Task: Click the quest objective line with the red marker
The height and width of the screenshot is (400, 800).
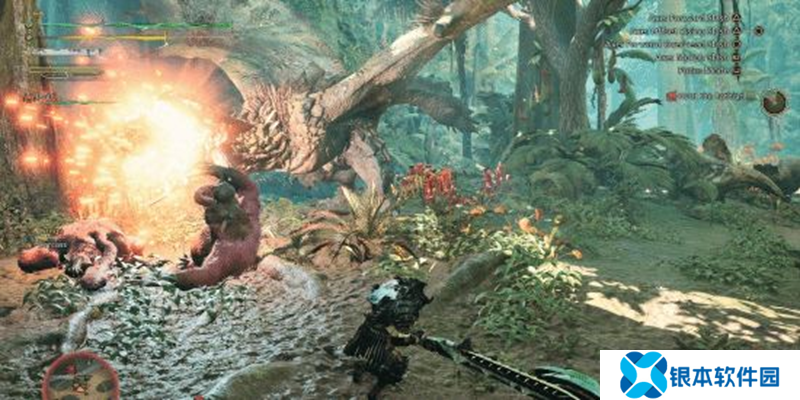Action: click(710, 96)
